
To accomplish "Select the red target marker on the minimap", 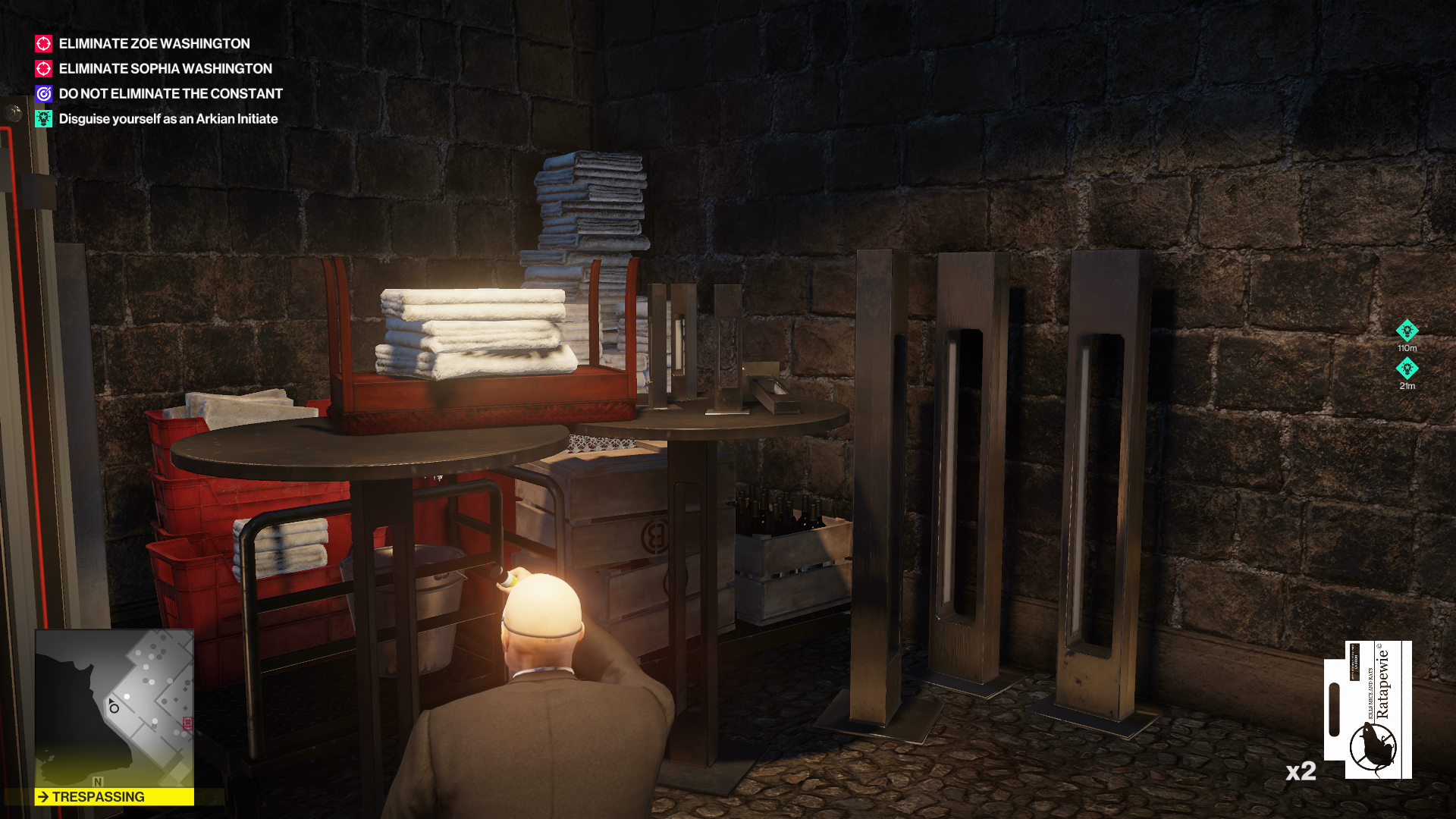I will point(188,722).
